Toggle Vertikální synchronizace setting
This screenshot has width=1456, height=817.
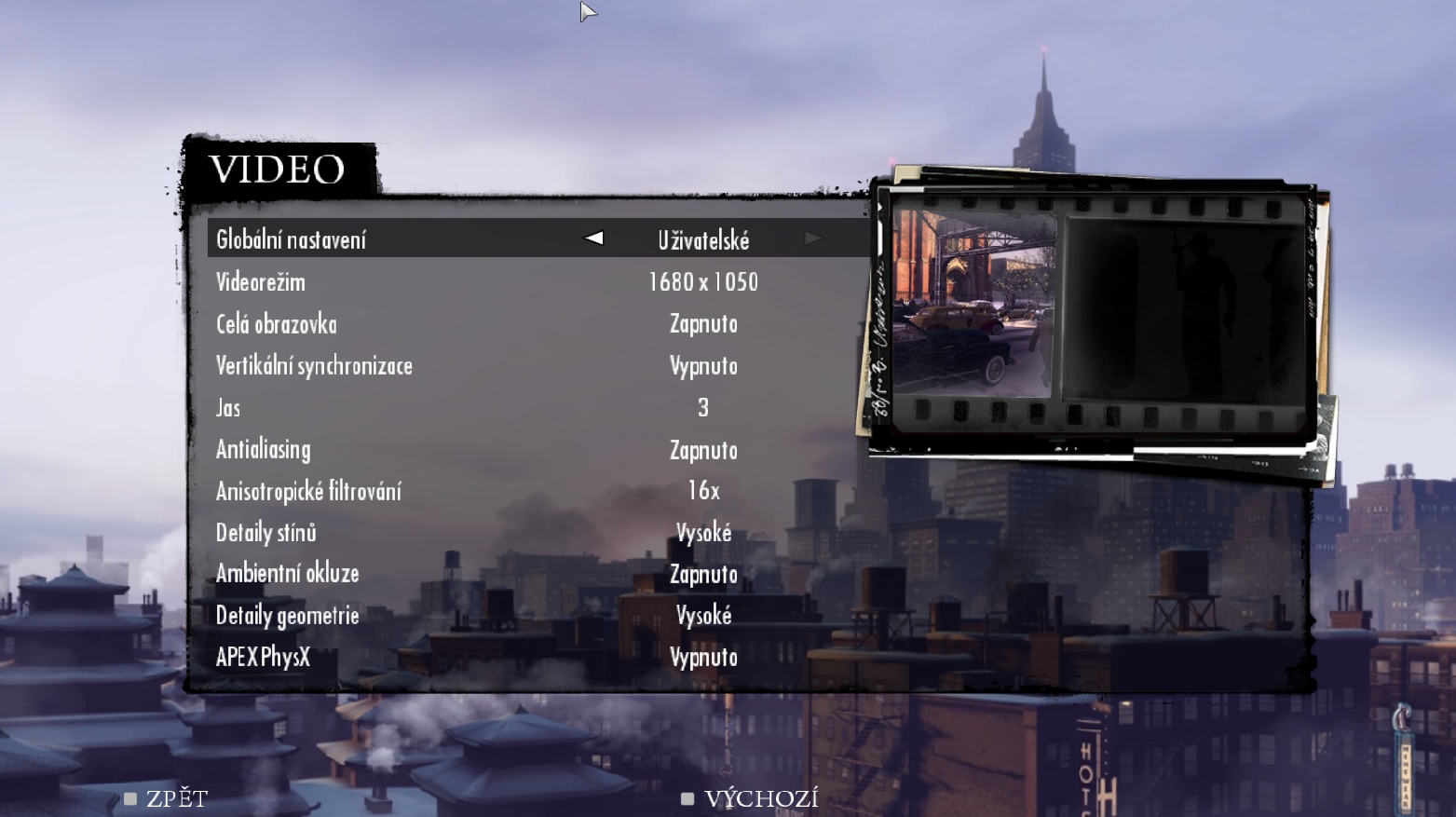(x=702, y=365)
